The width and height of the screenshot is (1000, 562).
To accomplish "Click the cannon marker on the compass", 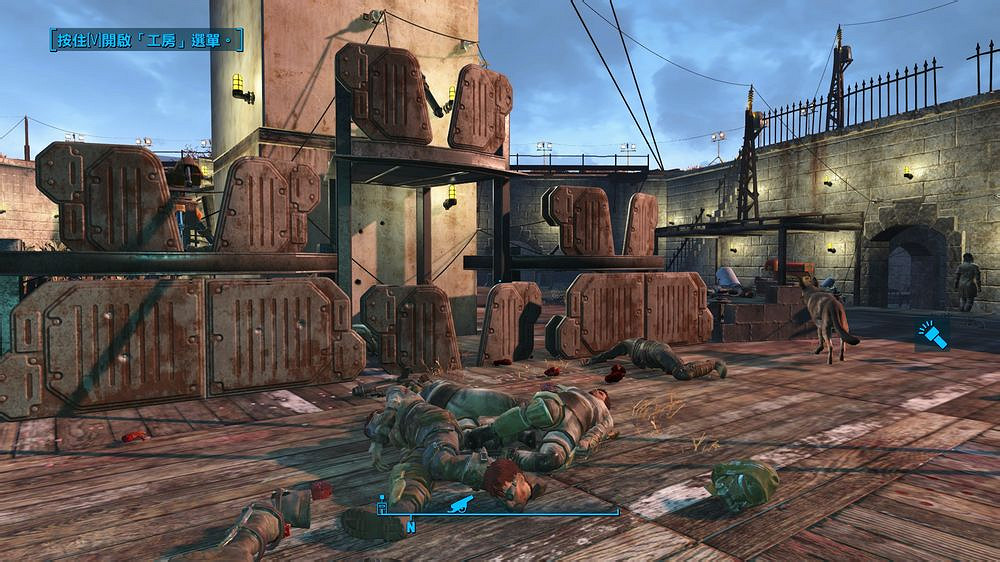I will 463,503.
